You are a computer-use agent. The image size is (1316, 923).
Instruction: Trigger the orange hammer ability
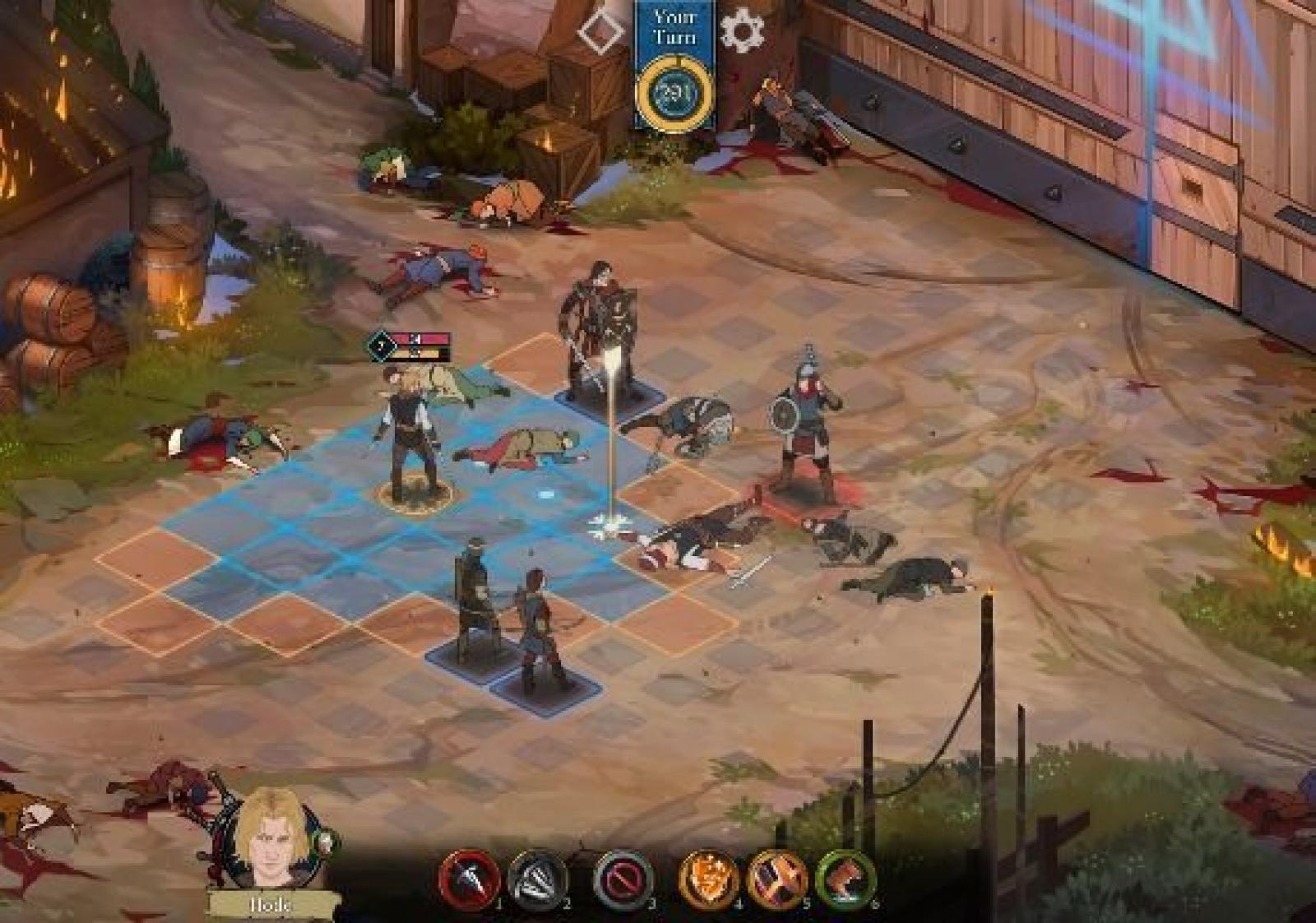(x=776, y=879)
